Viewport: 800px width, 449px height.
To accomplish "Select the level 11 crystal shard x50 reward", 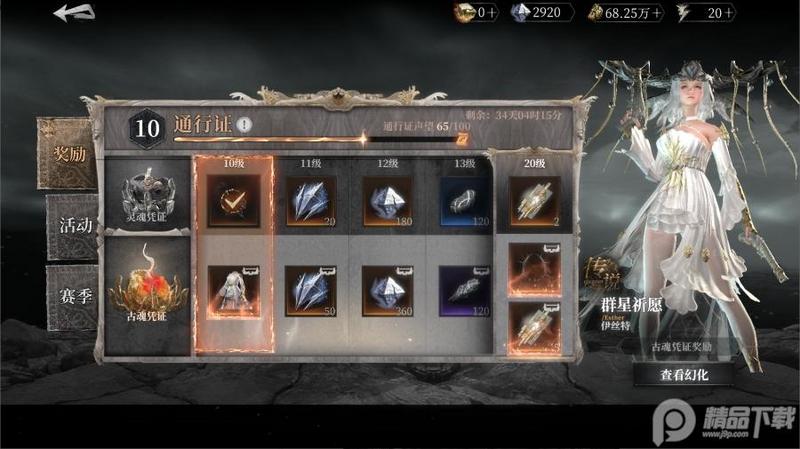I will coord(310,291).
